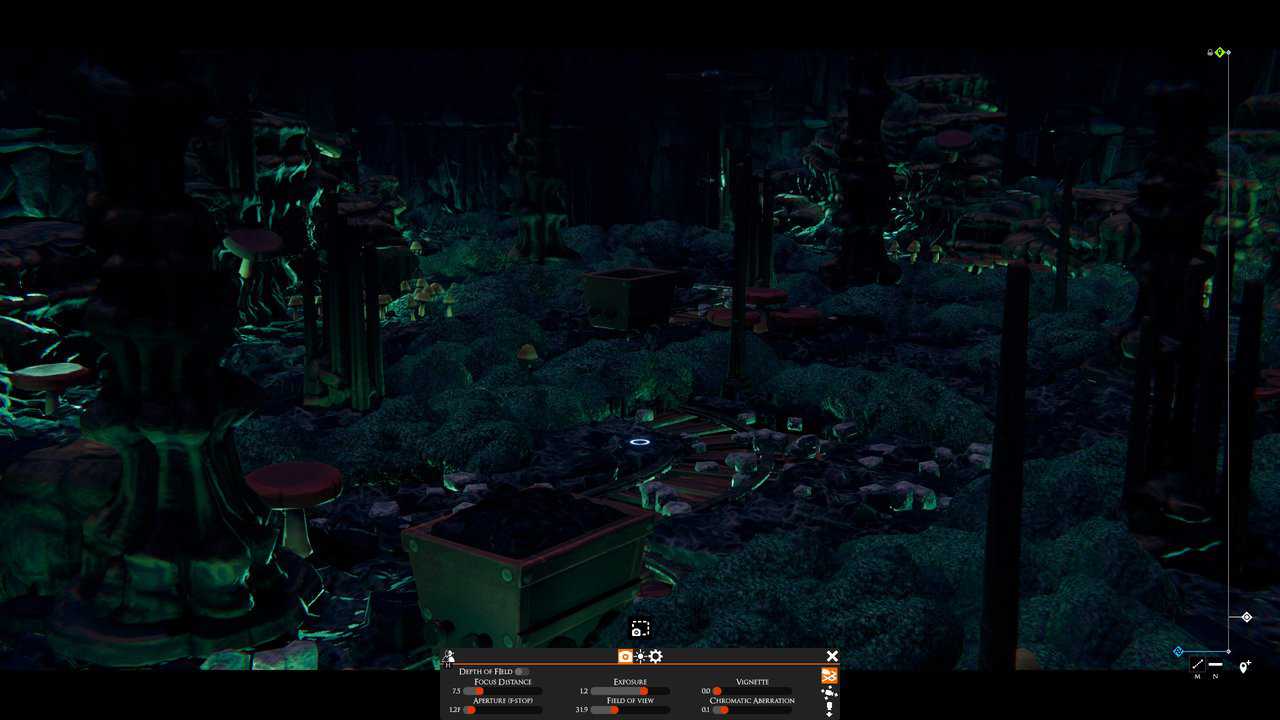Adjust the Focus Distance slider handle

coord(478,691)
